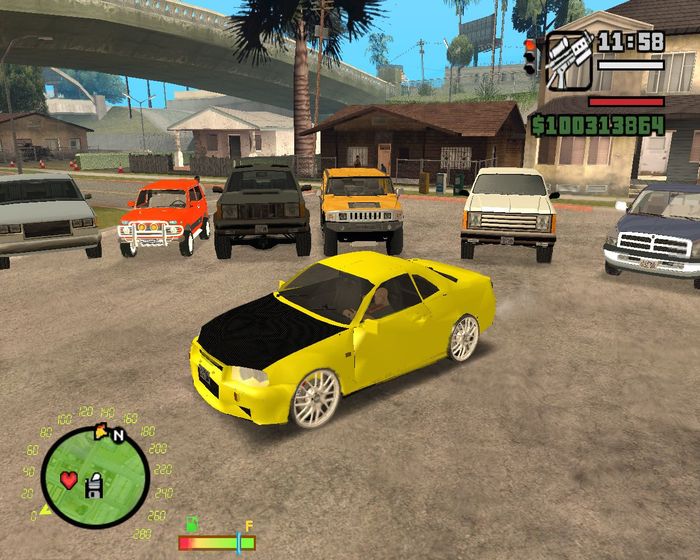Click the green fuel pump icon

[191, 524]
